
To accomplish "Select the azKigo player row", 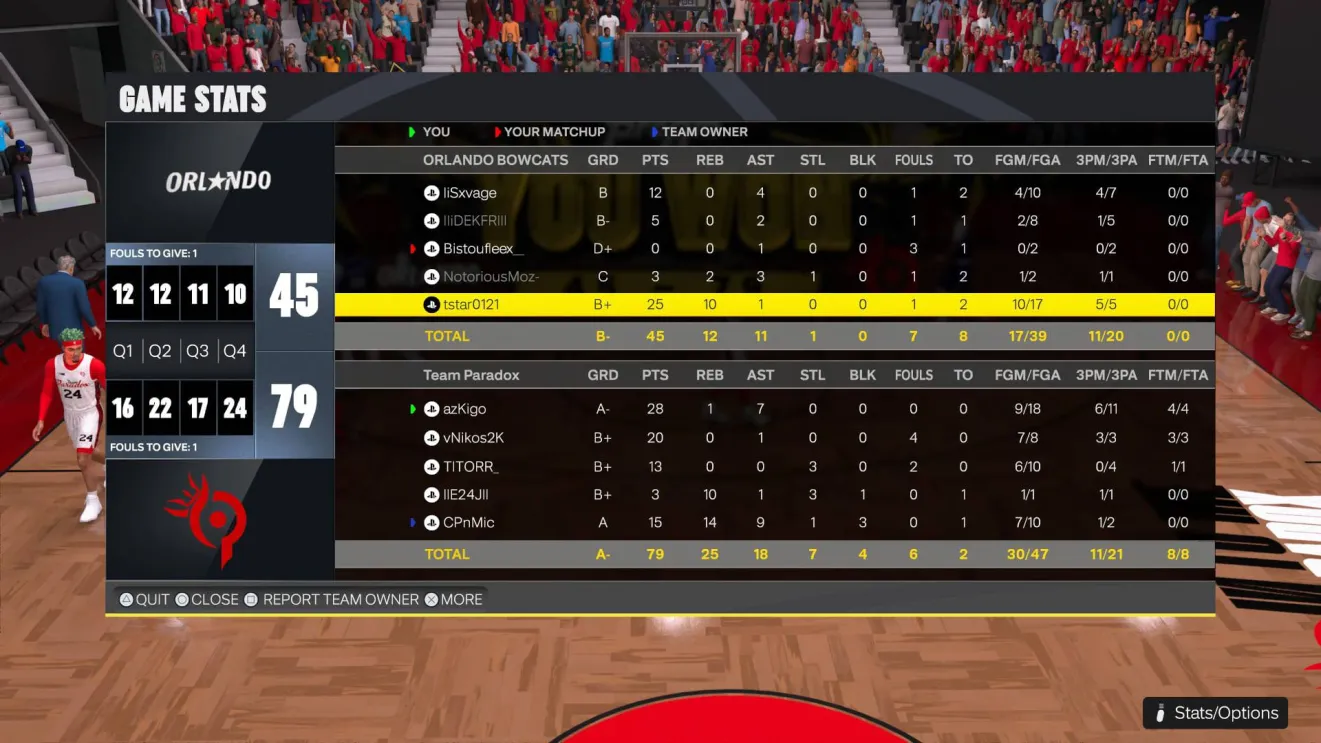I will coord(465,409).
